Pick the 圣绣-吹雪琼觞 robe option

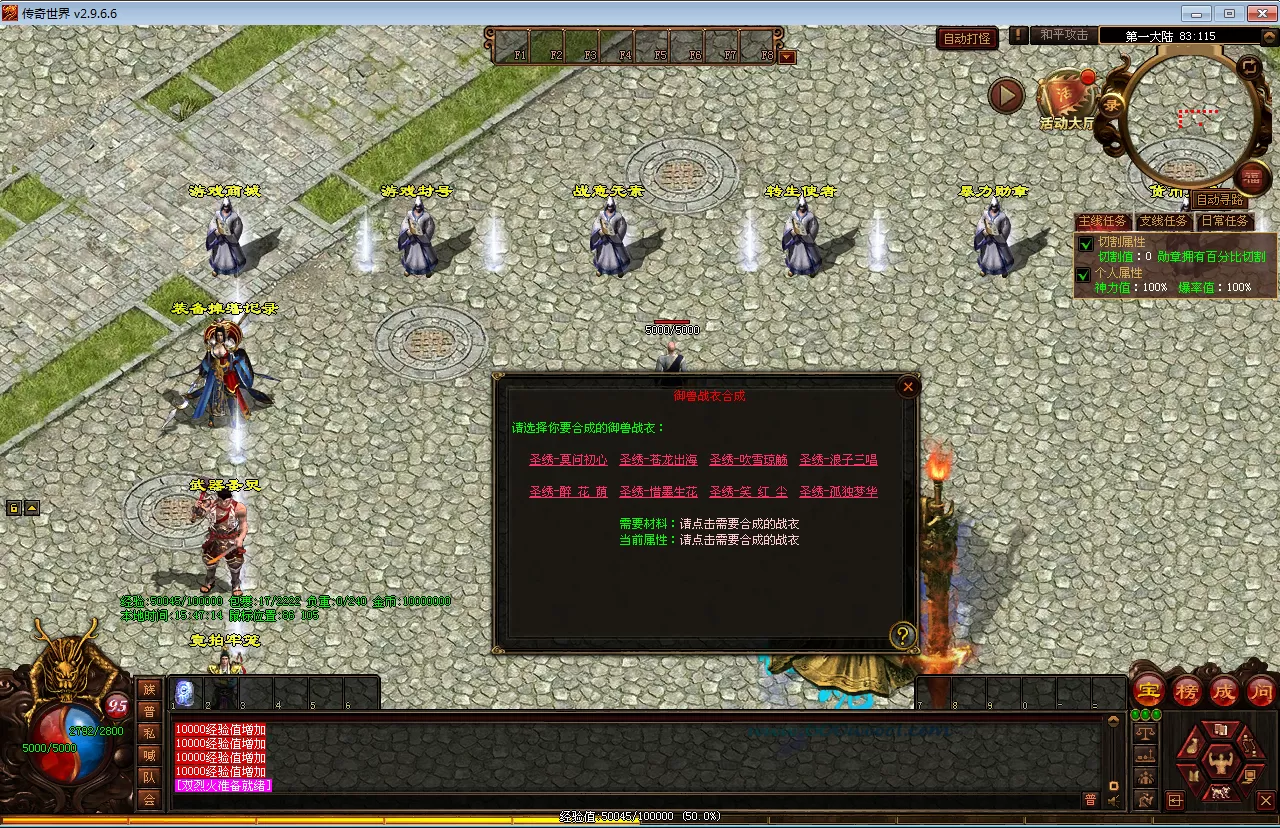(x=748, y=460)
